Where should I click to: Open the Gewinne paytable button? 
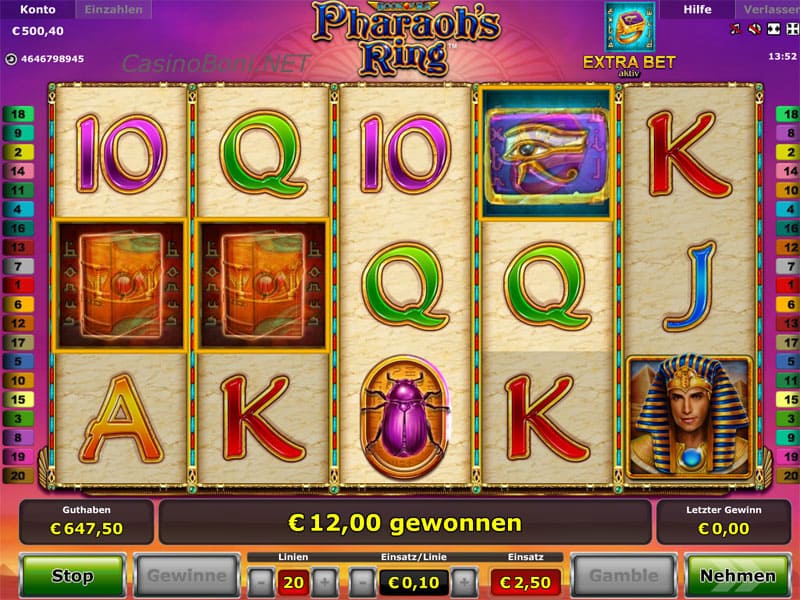tap(187, 576)
